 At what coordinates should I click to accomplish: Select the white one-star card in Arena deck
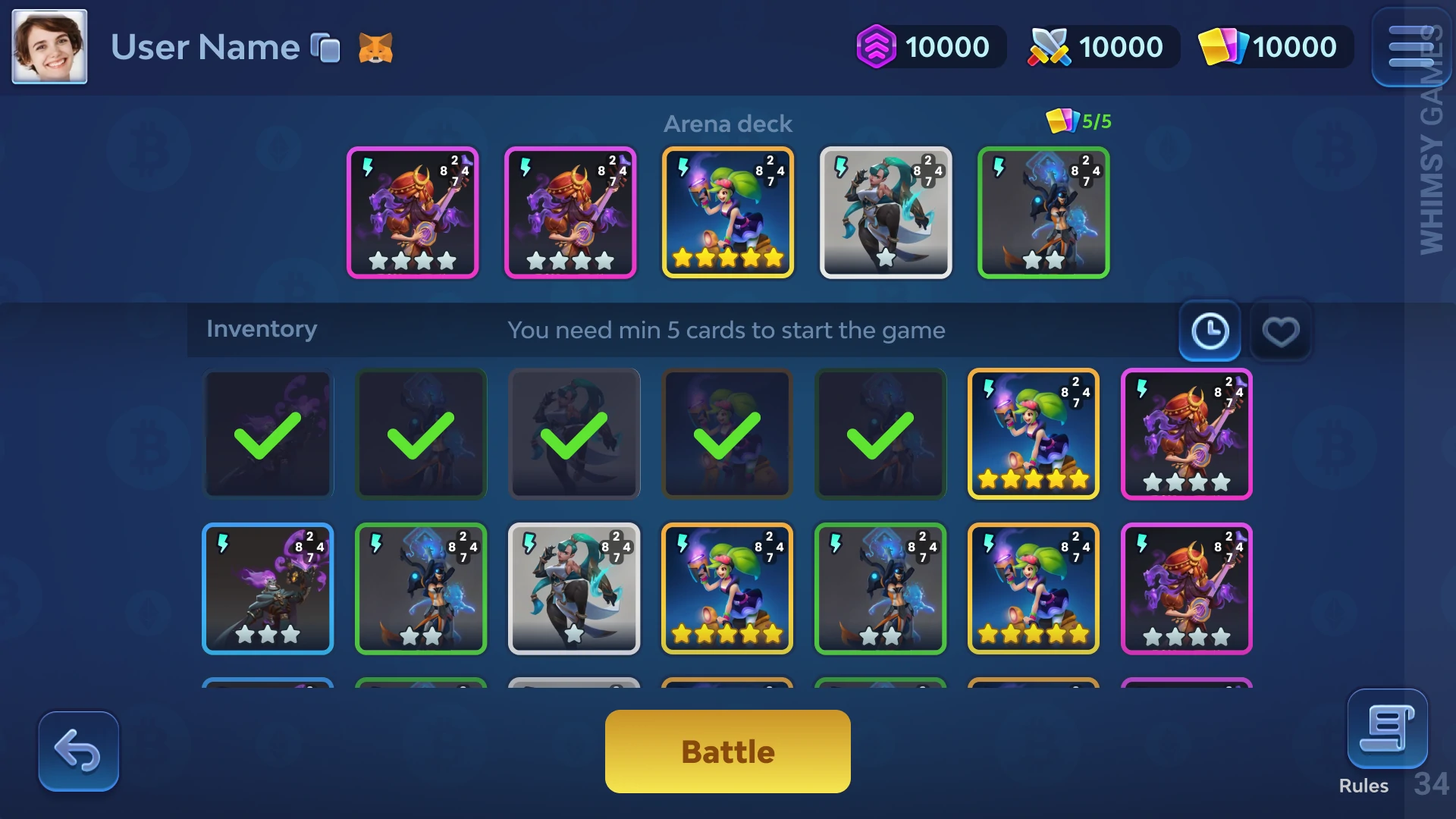[x=885, y=212]
